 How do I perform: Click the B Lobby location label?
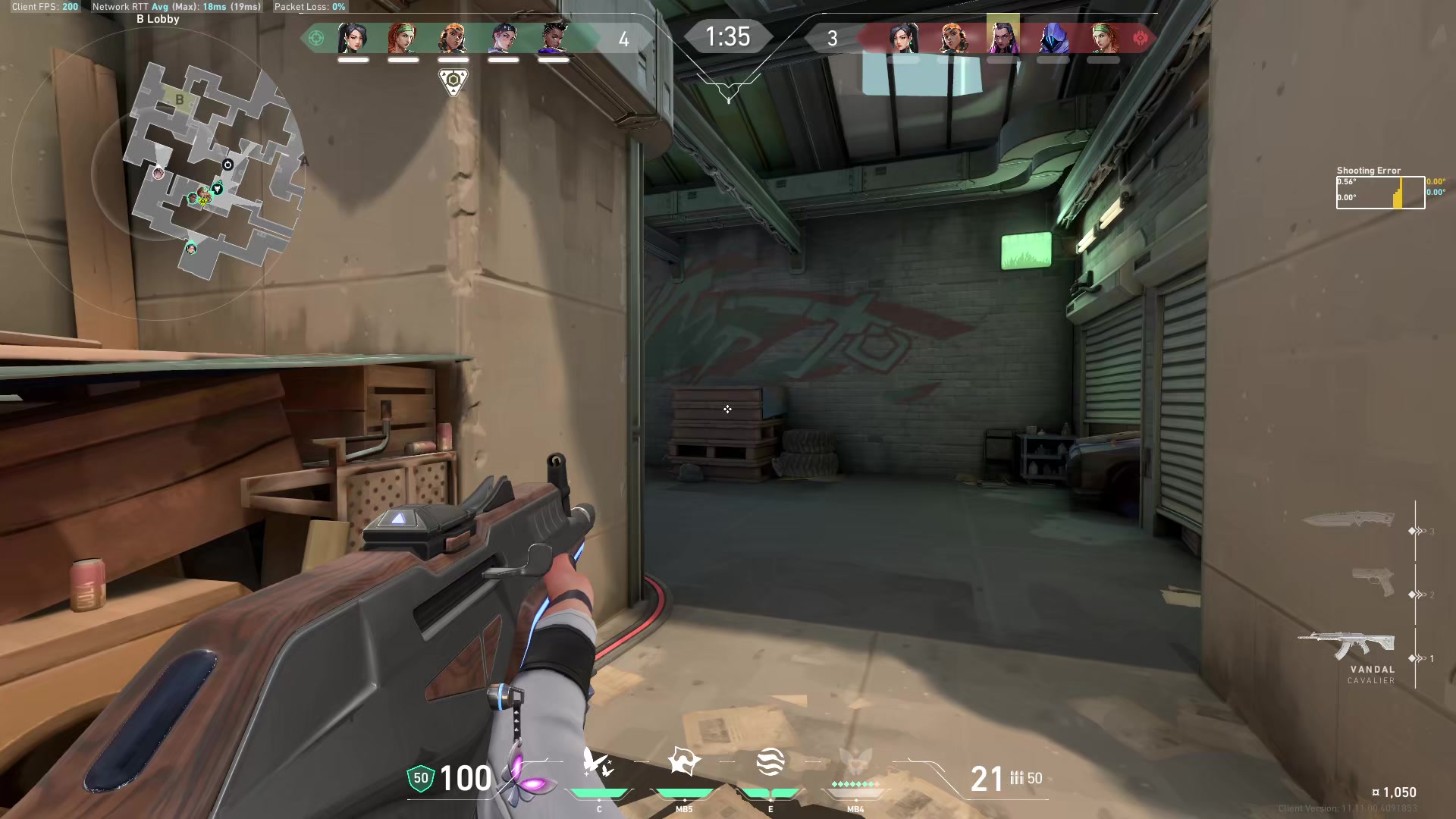[157, 18]
